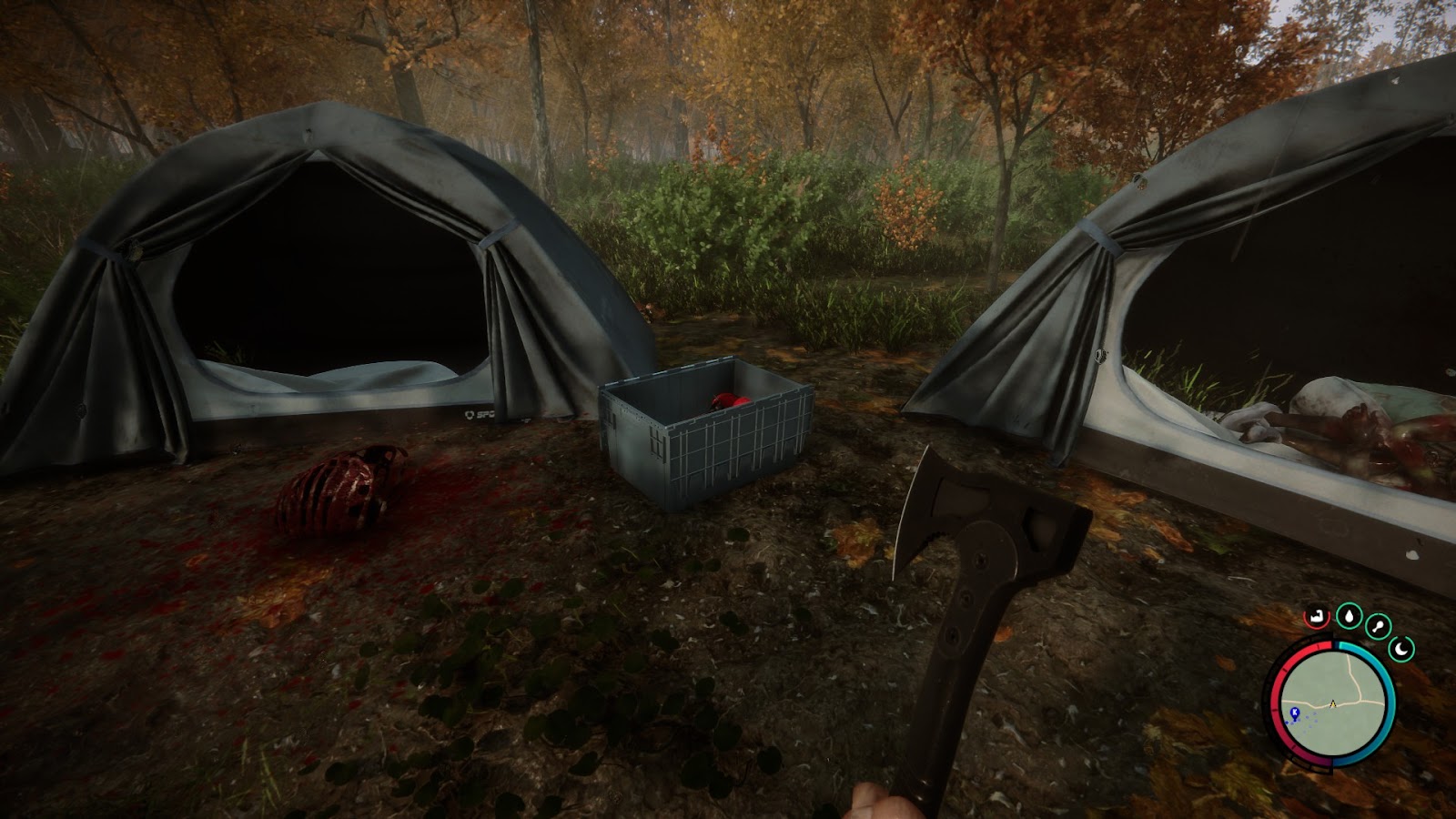Open the circular minimap
Viewport: 1456px width, 819px height.
[x=1332, y=703]
